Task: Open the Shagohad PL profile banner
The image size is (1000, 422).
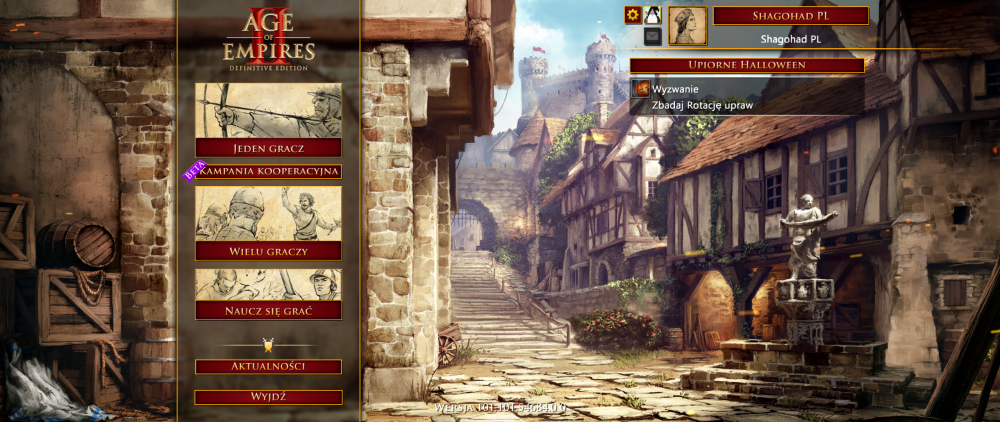Action: [789, 16]
